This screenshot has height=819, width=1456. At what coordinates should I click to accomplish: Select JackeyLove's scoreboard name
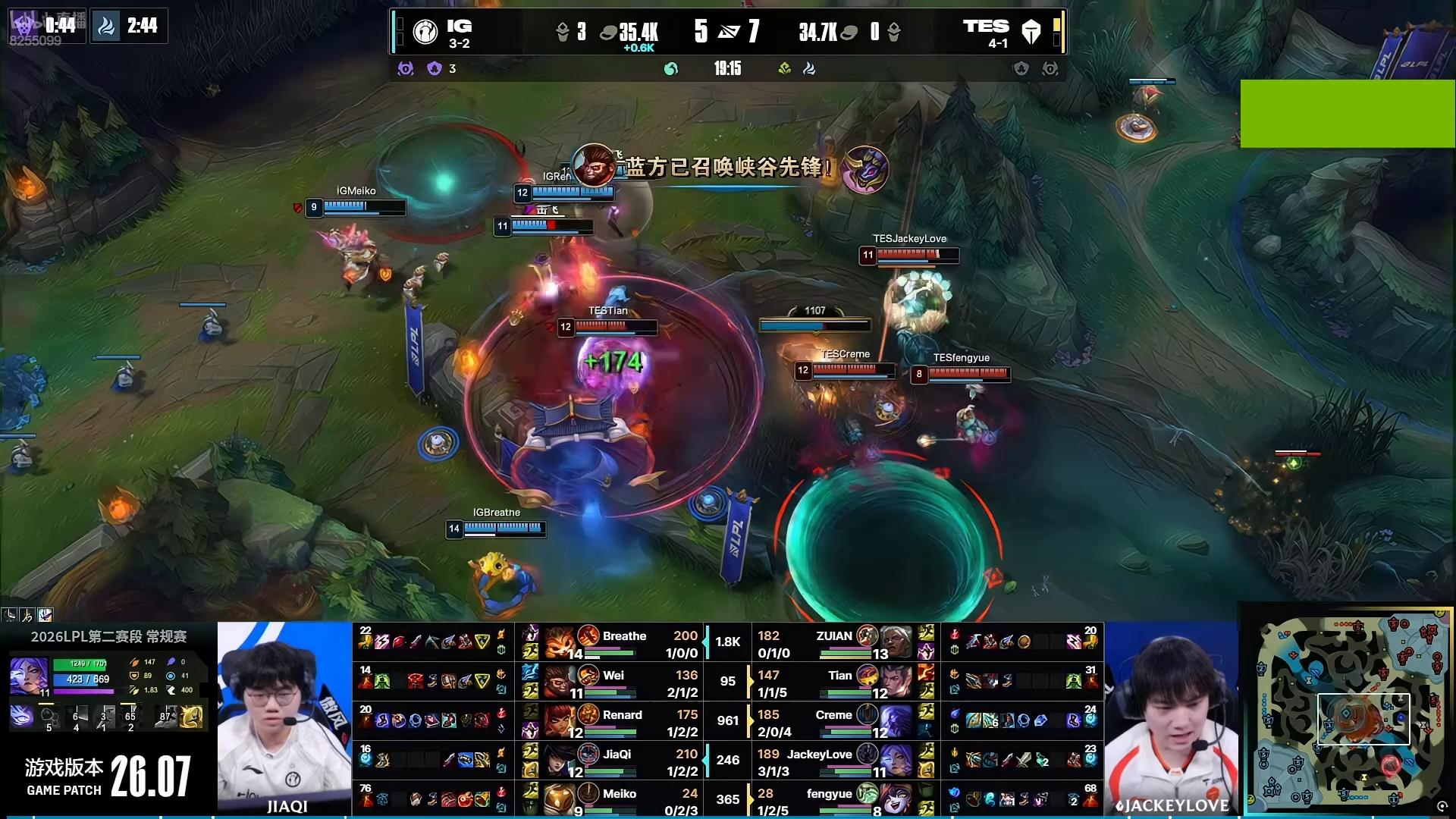point(819,755)
